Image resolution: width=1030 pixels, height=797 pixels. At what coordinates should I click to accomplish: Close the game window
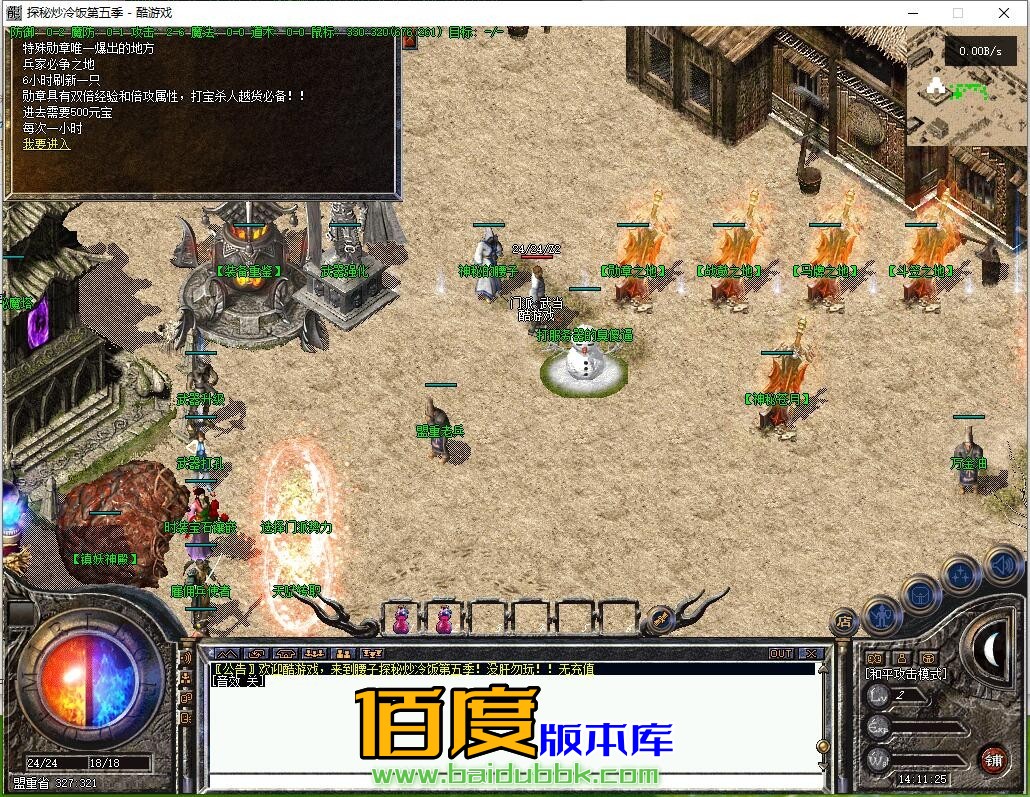tap(1003, 13)
